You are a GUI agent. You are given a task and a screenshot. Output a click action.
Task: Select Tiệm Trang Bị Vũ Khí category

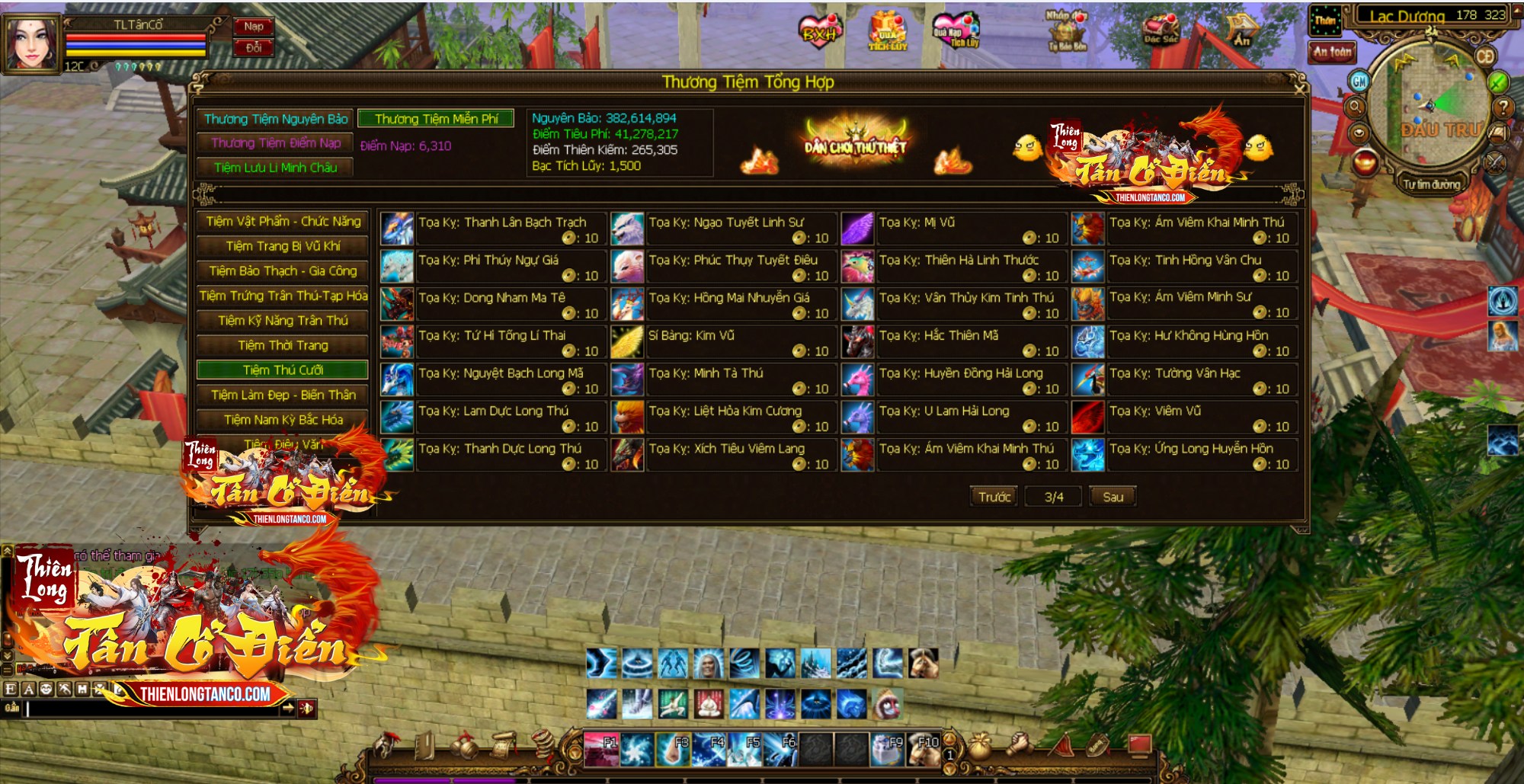[x=283, y=246]
